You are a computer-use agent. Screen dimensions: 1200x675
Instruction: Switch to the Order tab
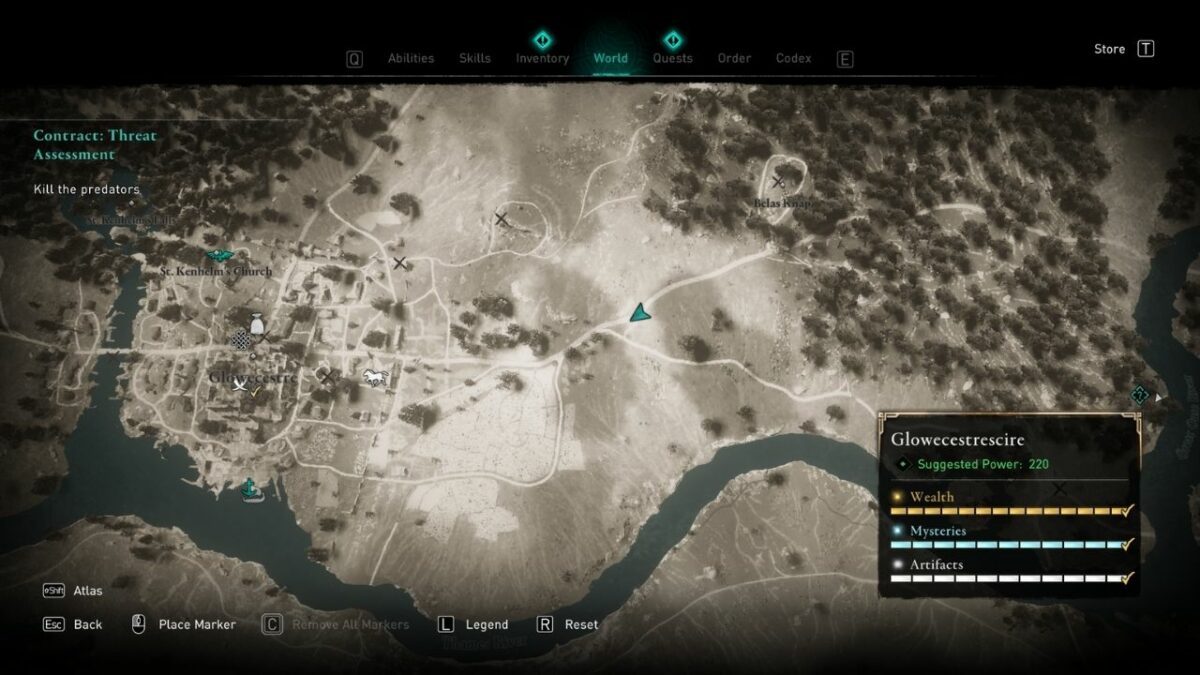tap(734, 58)
